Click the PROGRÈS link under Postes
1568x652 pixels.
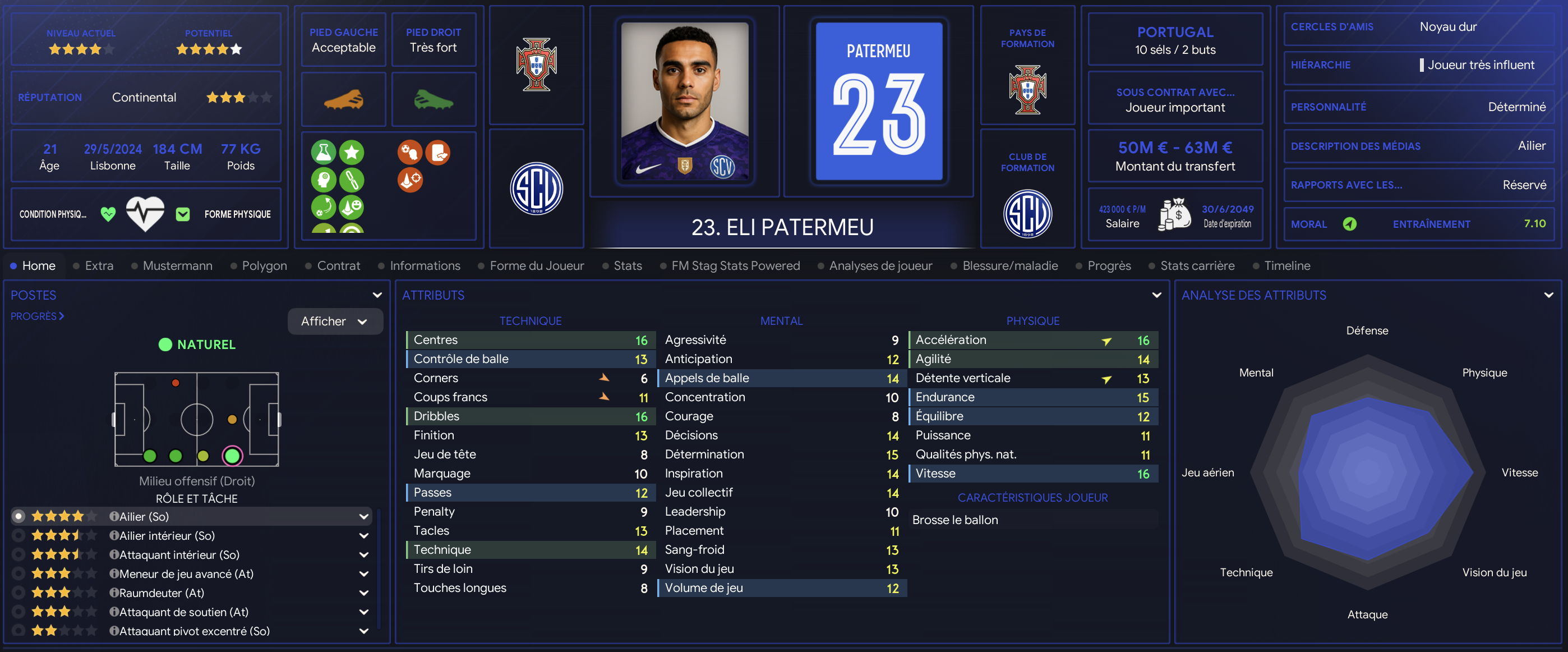(x=37, y=316)
